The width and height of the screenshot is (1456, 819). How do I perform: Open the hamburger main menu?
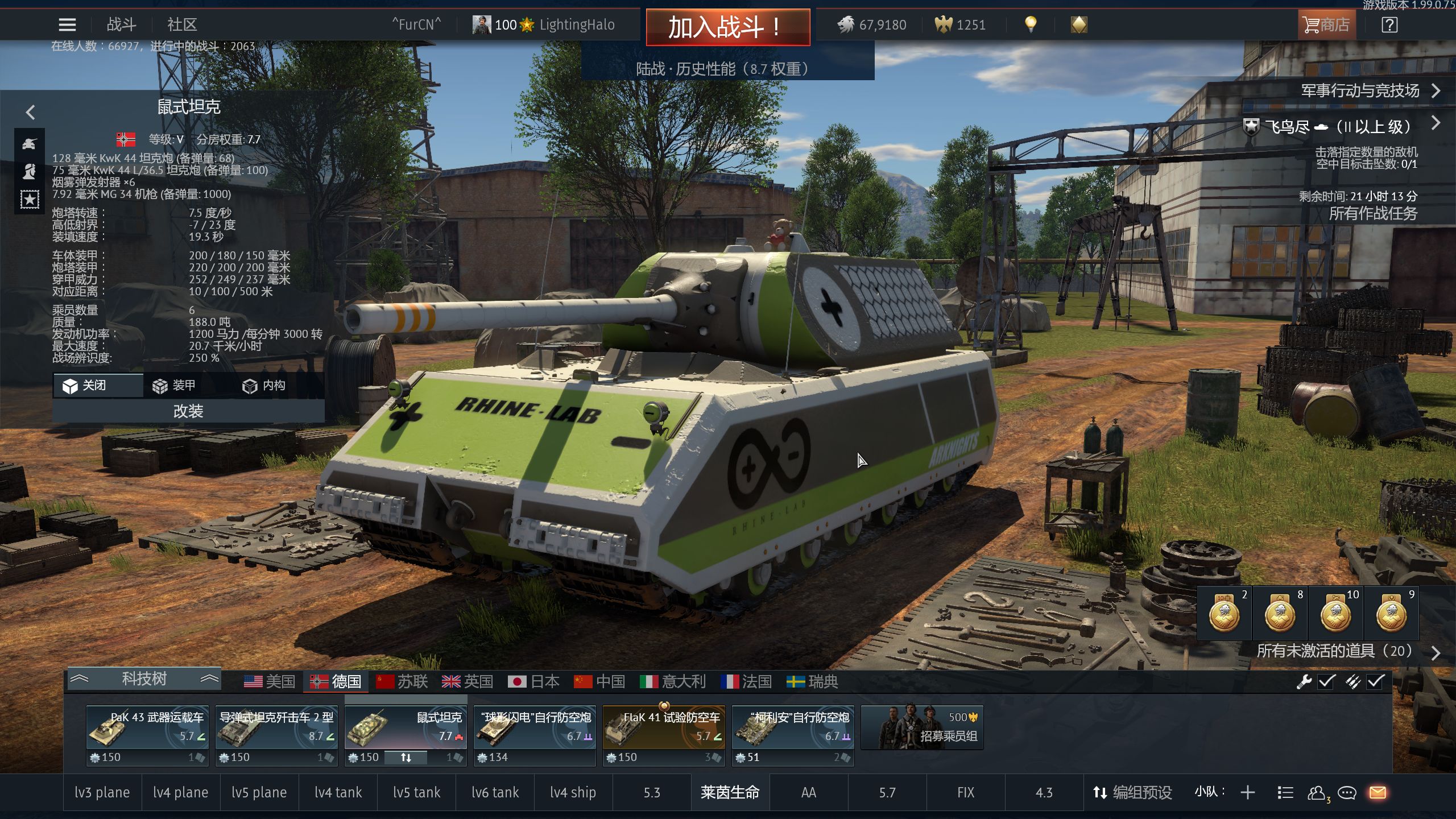pos(67,25)
